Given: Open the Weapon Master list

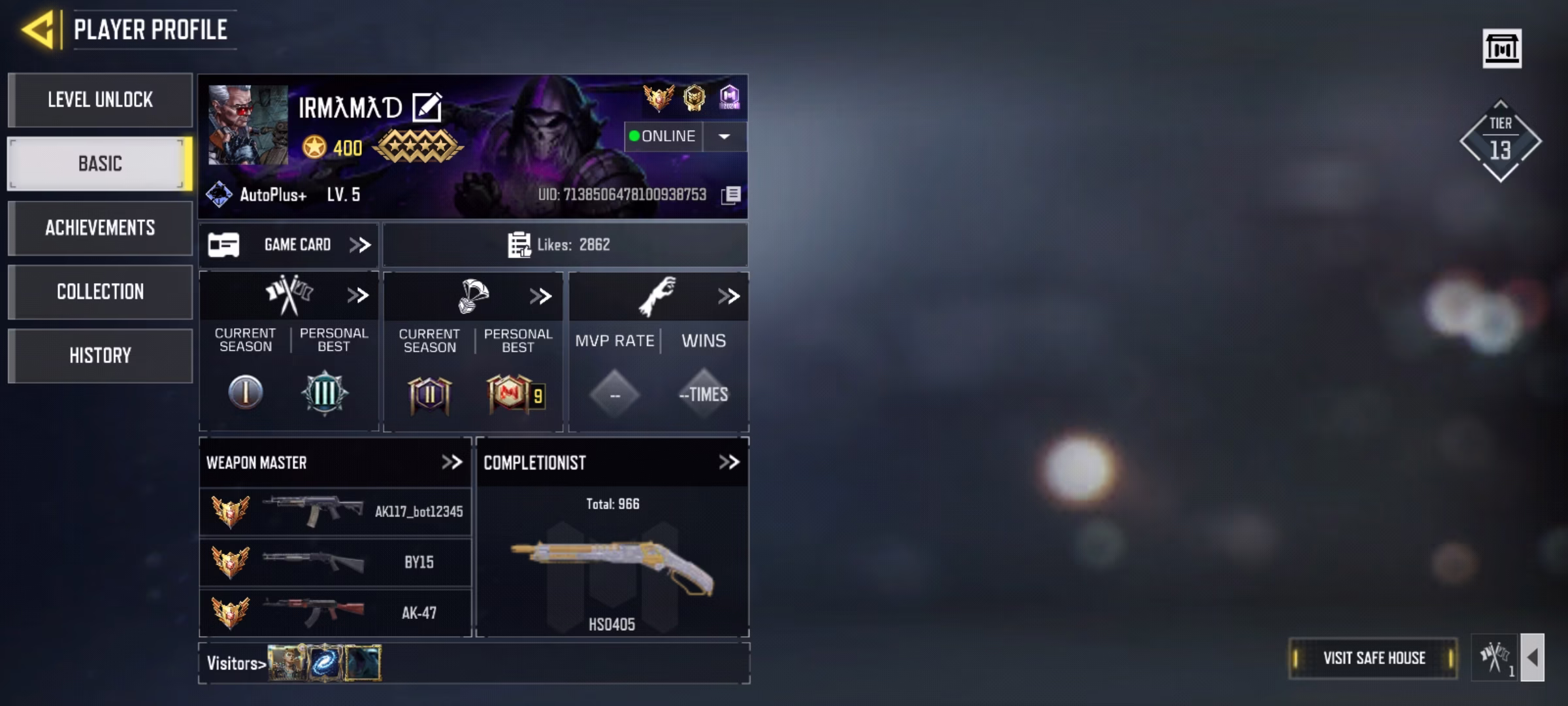Looking at the screenshot, I should (451, 463).
